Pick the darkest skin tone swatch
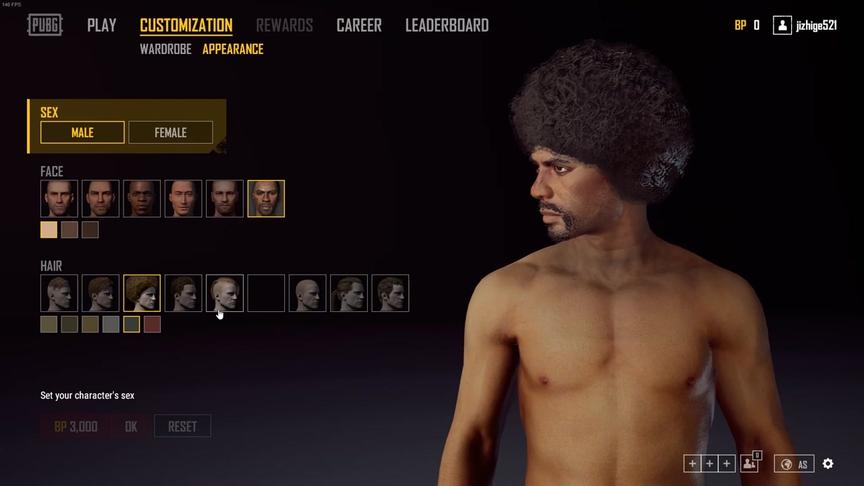 90,230
